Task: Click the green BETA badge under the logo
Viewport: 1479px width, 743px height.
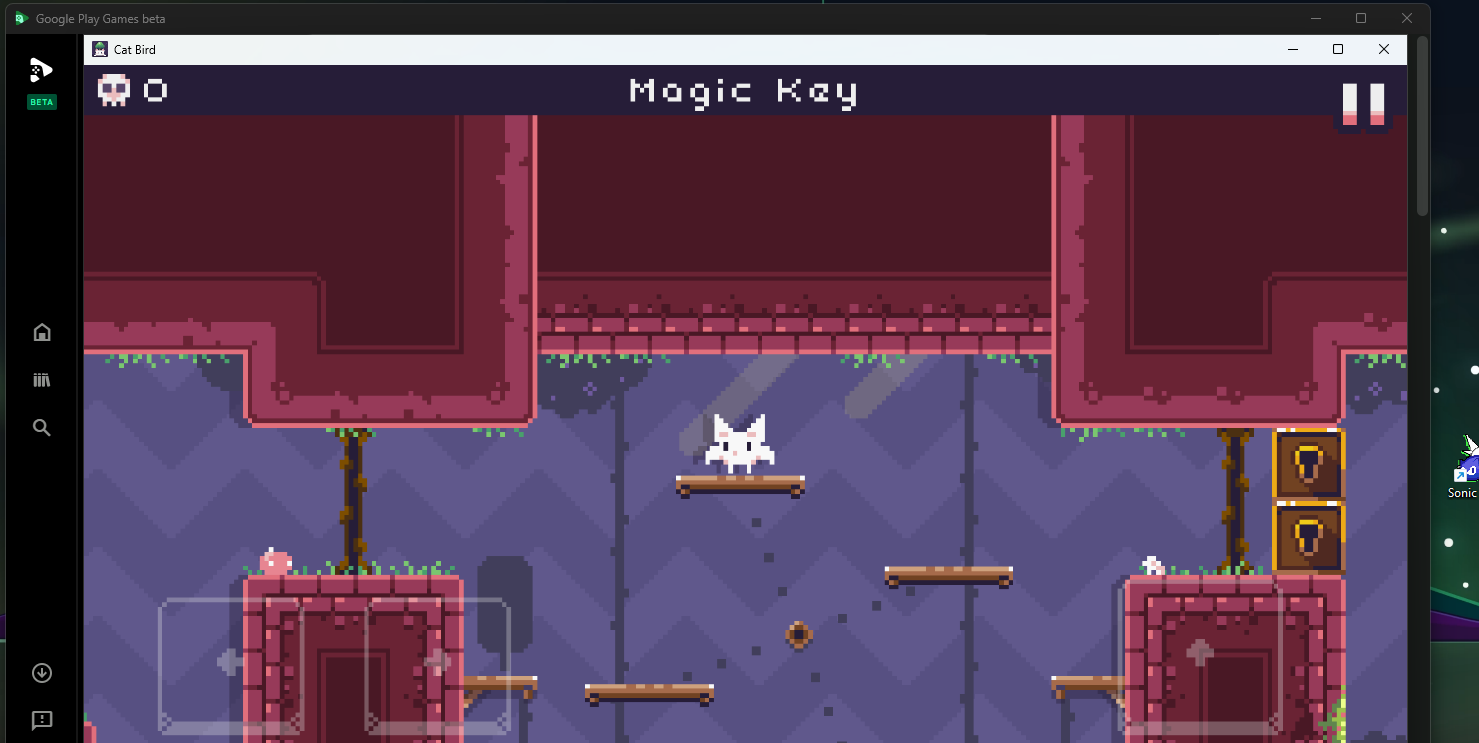Action: [41, 101]
